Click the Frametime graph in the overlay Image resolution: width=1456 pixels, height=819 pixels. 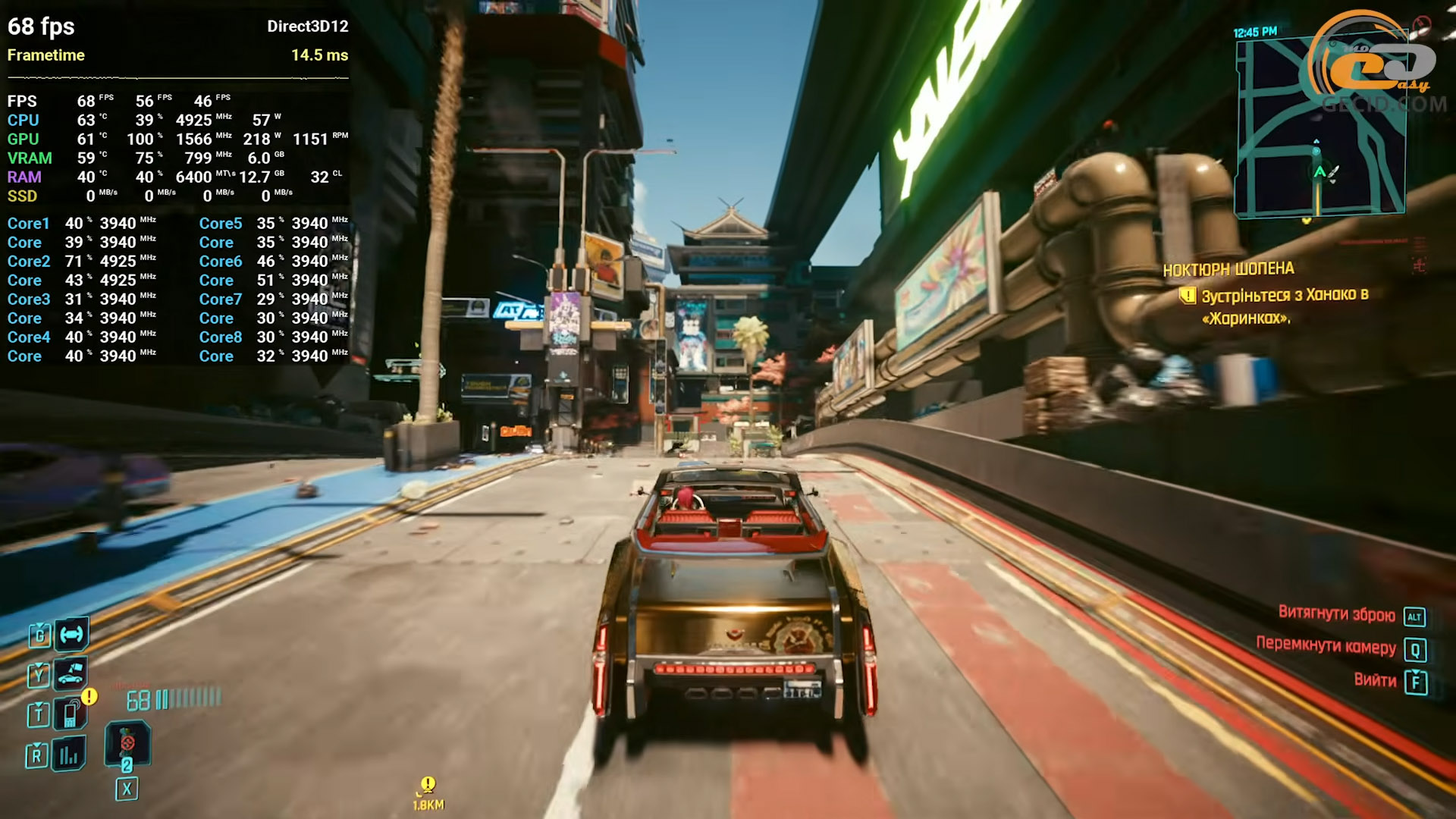[x=177, y=77]
